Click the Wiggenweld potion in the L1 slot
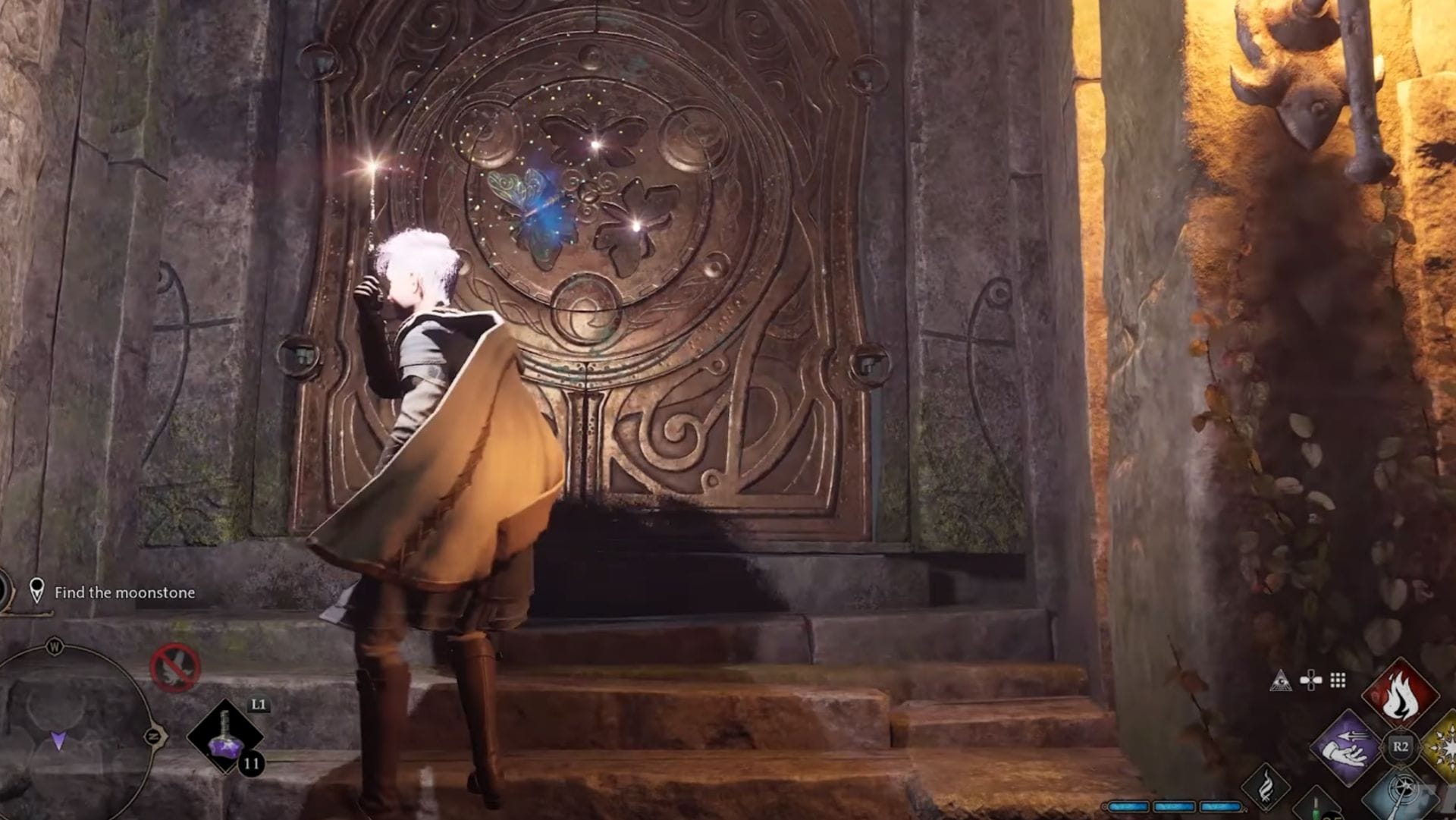 225,737
